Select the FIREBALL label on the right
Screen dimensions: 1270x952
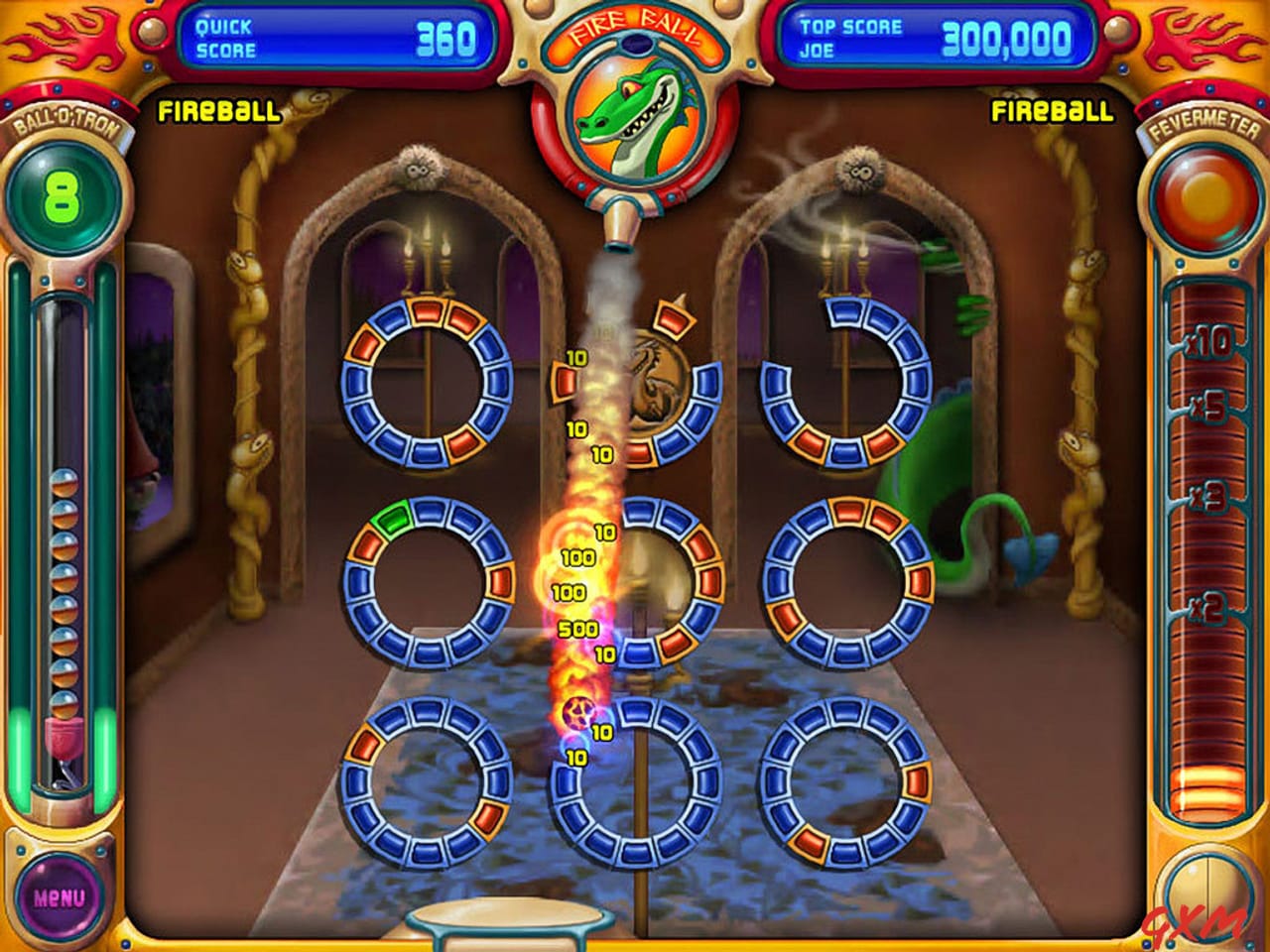point(1050,112)
